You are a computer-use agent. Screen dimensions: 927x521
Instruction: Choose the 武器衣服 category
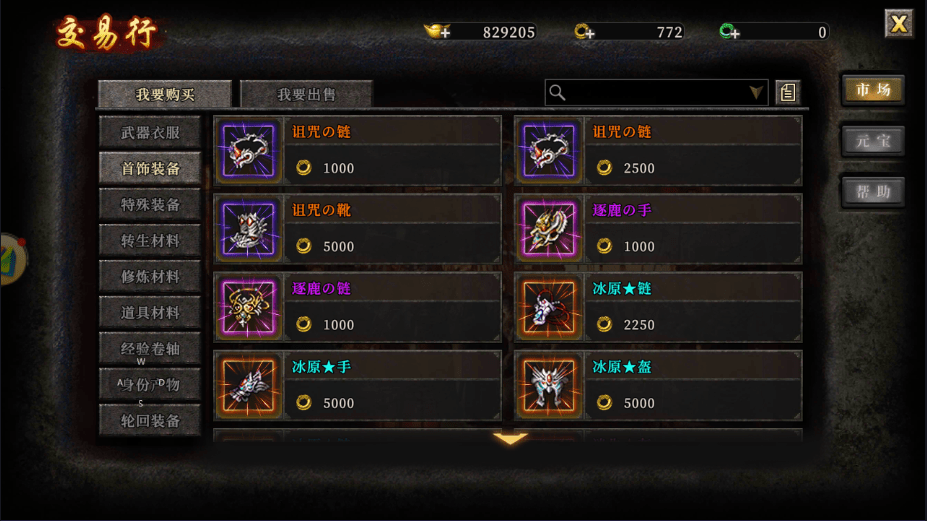150,132
